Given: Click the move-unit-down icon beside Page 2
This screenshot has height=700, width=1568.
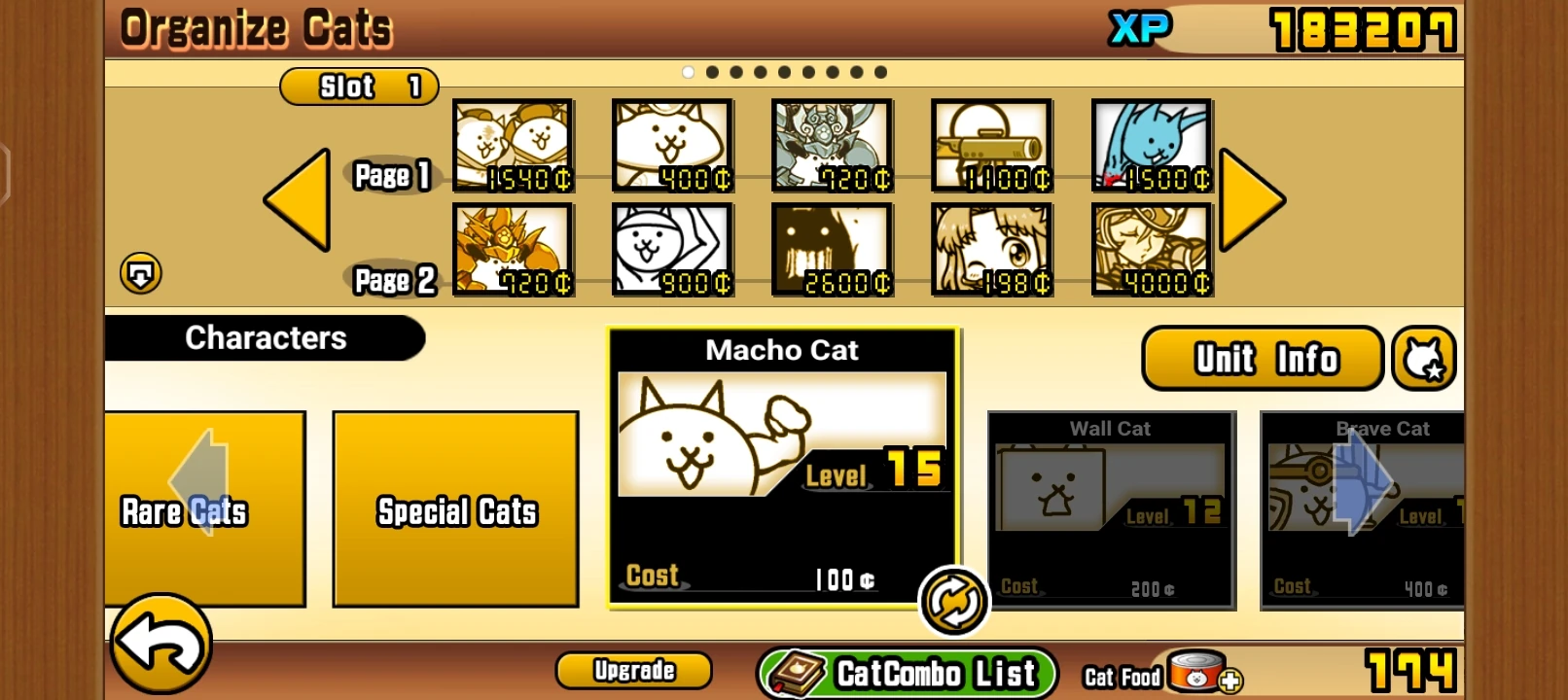Looking at the screenshot, I should click(139, 275).
